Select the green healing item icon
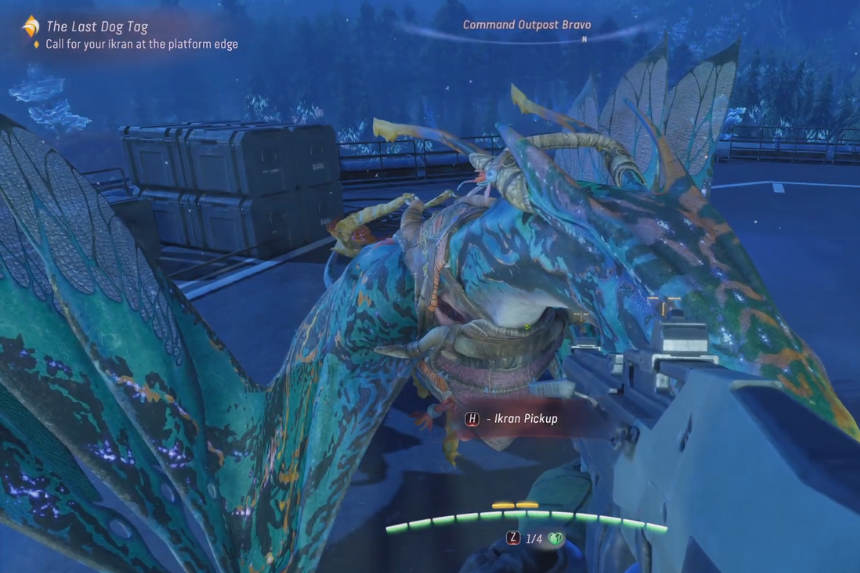Screen dimensions: 860x573 tap(556, 538)
